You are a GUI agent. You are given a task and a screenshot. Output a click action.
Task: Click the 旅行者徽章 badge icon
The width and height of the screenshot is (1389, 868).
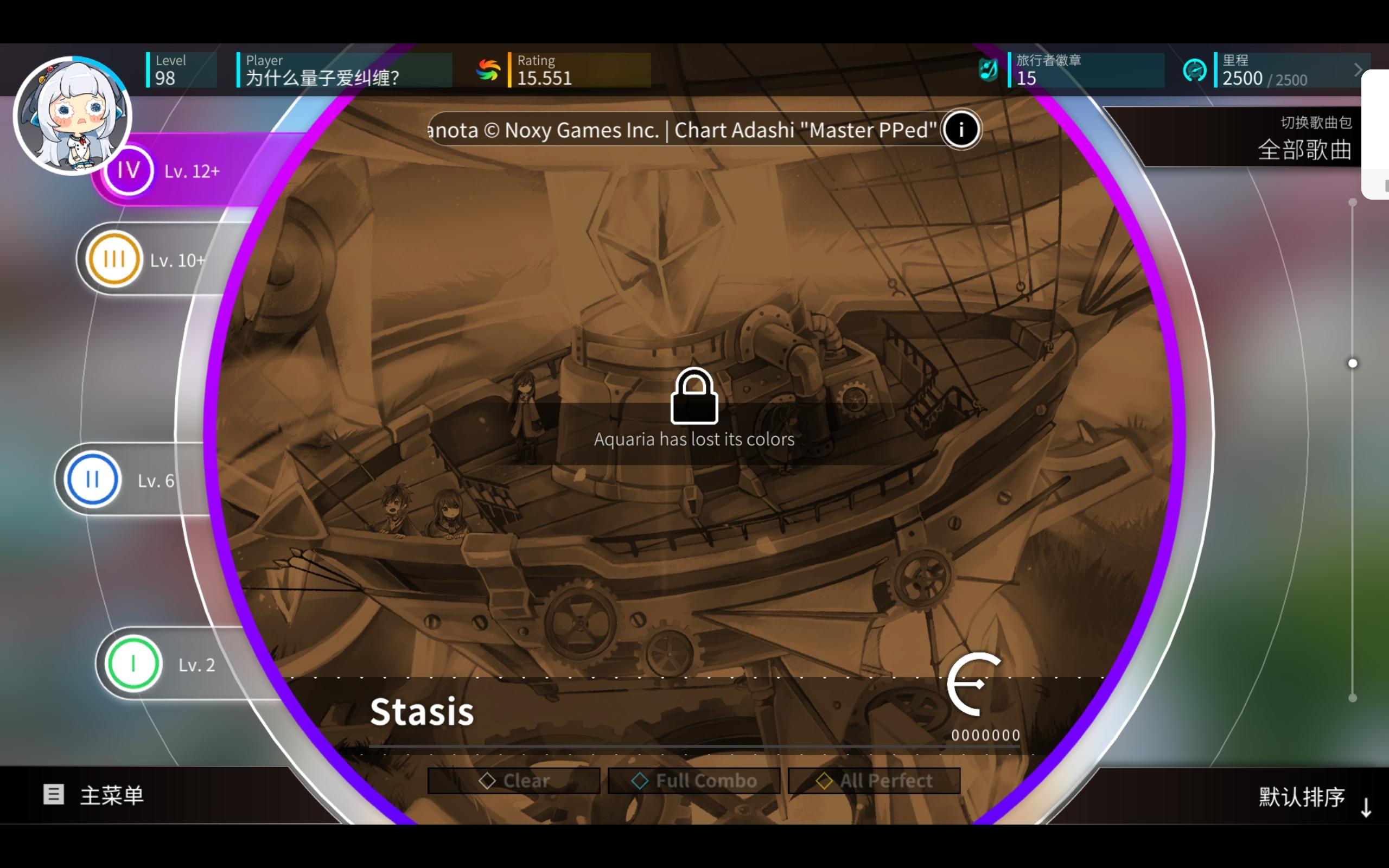point(989,69)
